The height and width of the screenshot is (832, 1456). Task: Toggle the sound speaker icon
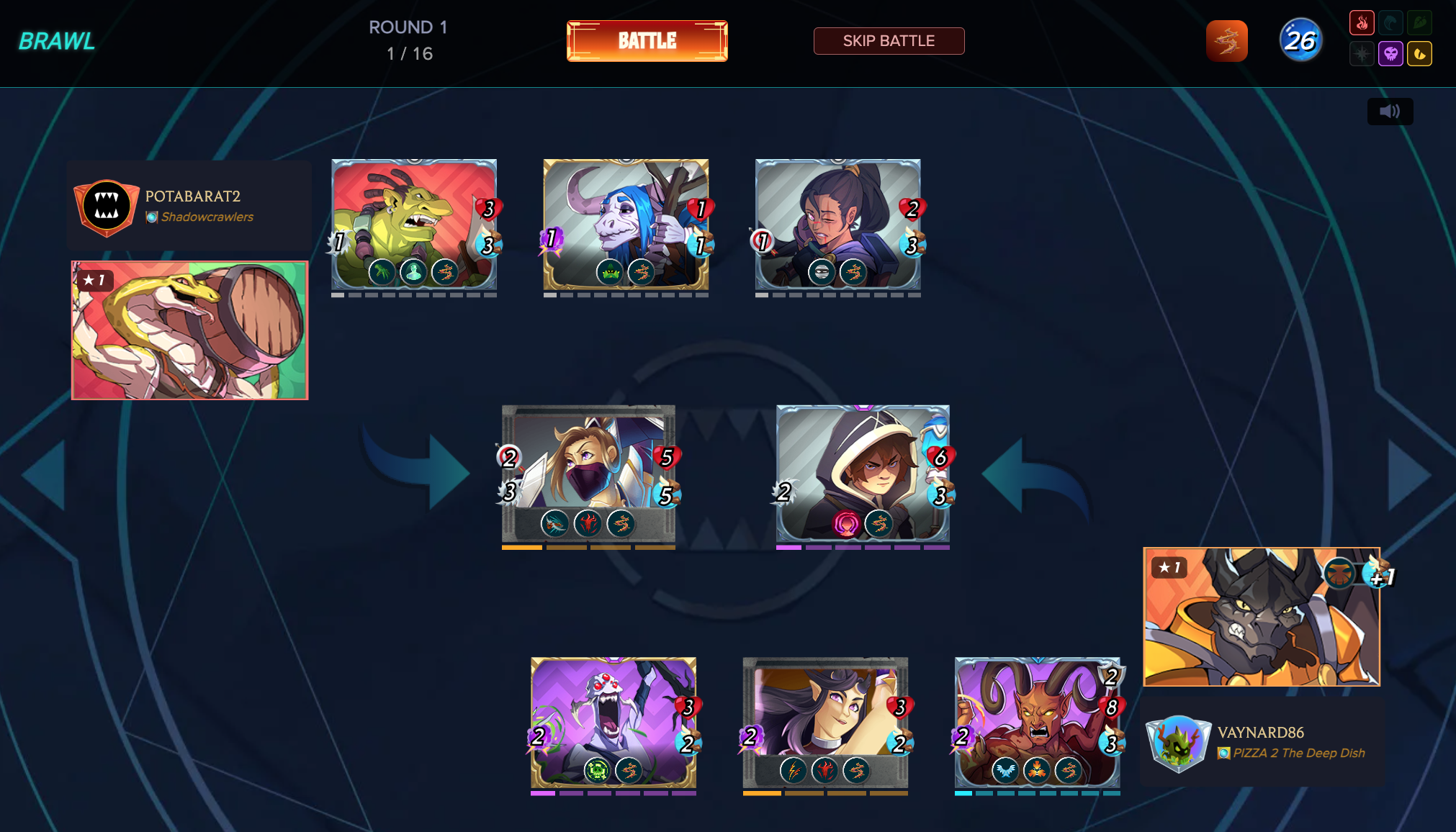(1390, 112)
